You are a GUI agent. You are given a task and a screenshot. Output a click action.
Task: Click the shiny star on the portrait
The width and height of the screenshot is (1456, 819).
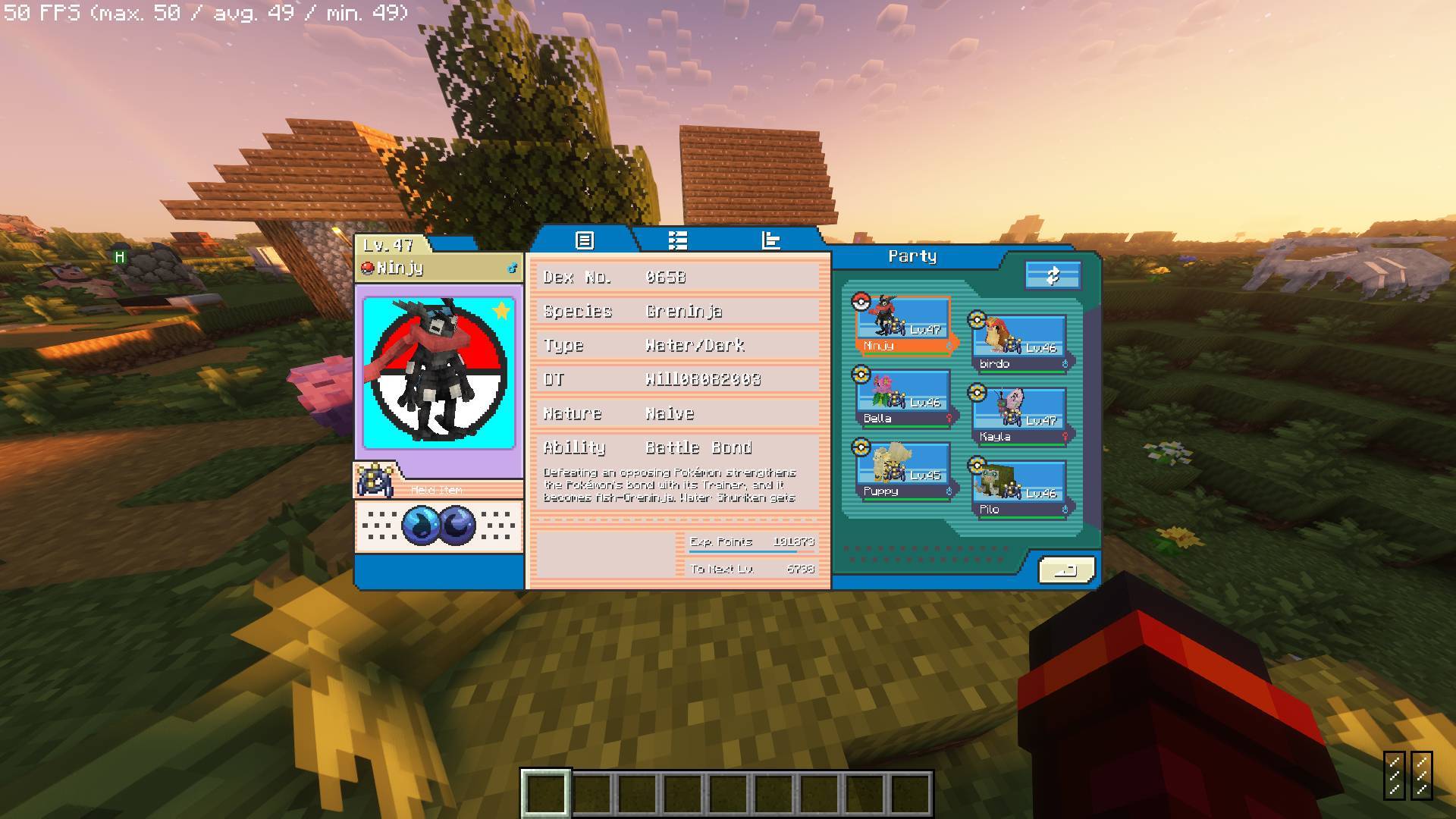[x=500, y=311]
